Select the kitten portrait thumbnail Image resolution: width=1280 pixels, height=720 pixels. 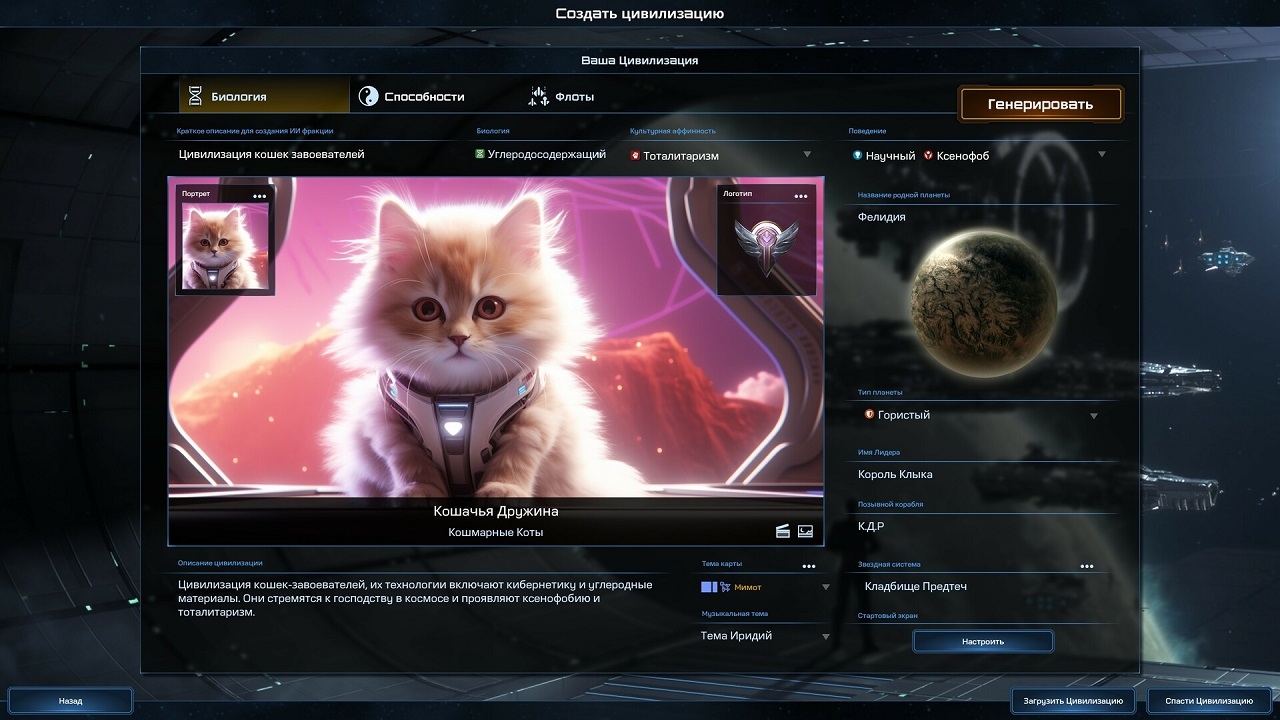pyautogui.click(x=225, y=246)
